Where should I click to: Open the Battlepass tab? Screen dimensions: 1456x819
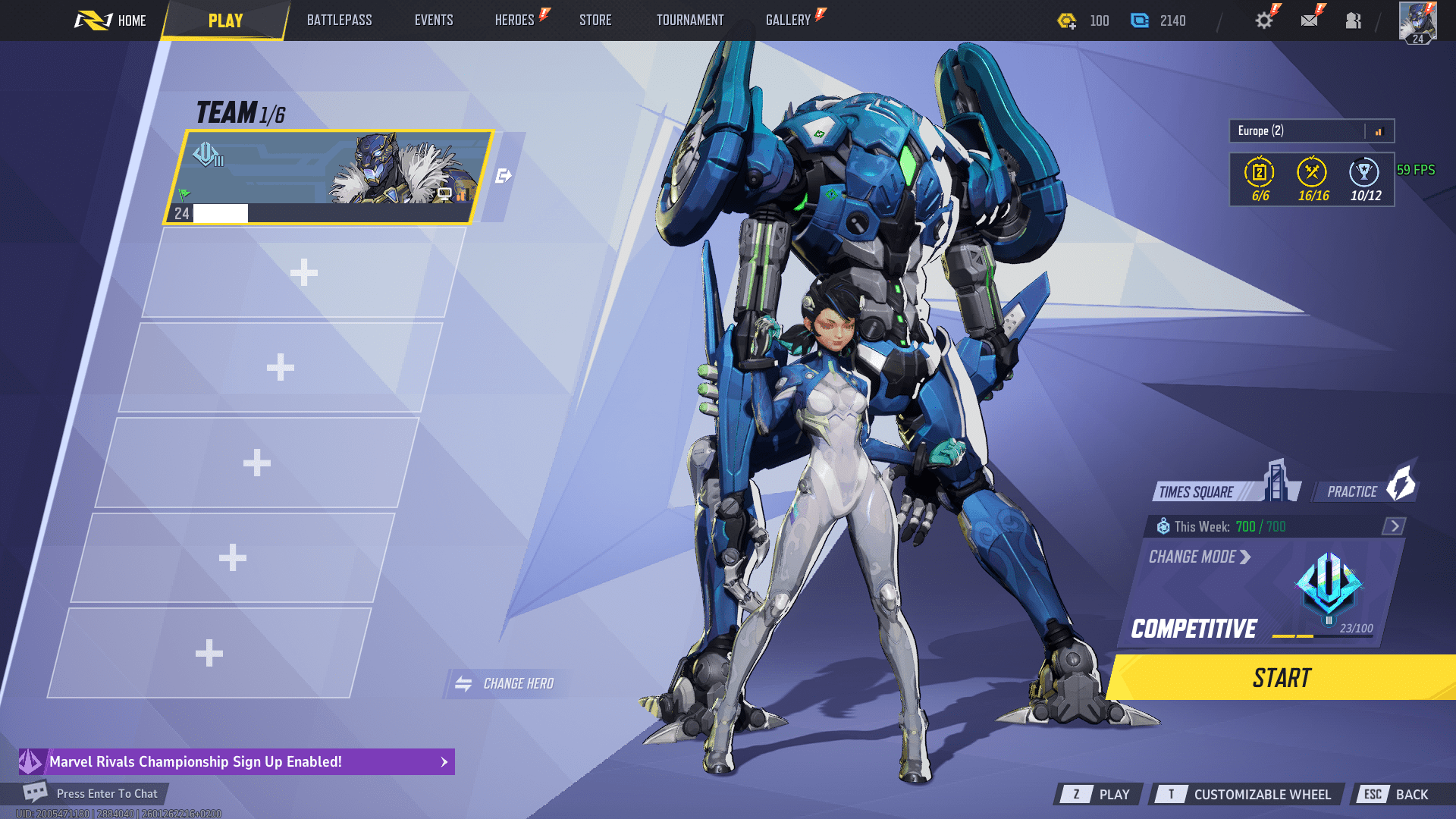[339, 20]
